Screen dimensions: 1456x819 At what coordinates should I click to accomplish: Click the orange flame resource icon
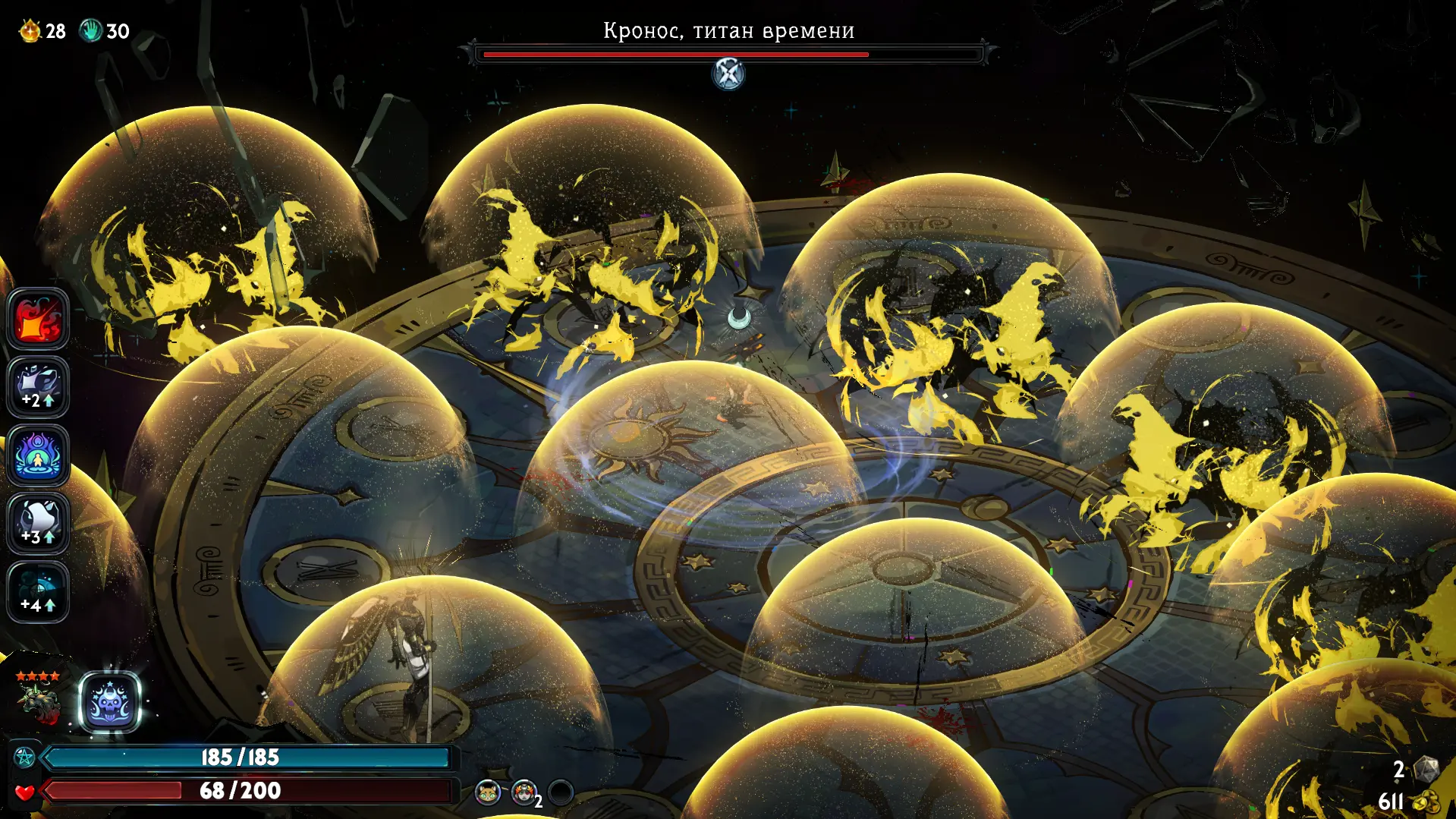click(x=30, y=31)
